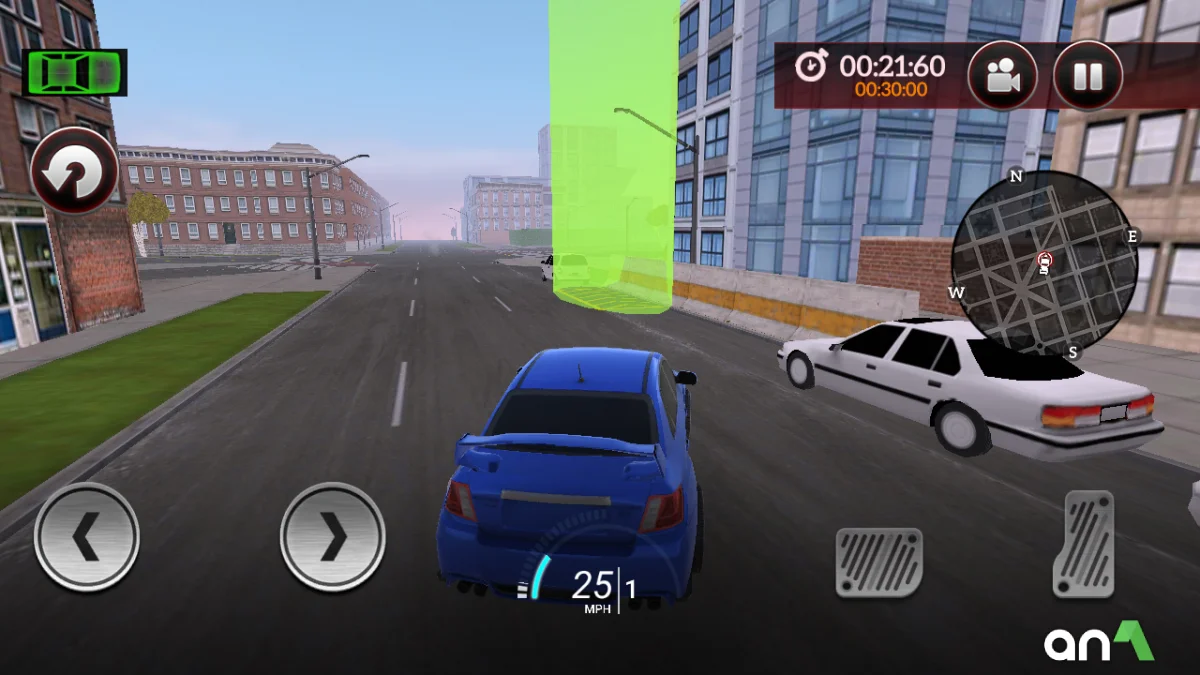The height and width of the screenshot is (675, 1200).
Task: Tap the steer right arrow
Action: tap(332, 537)
